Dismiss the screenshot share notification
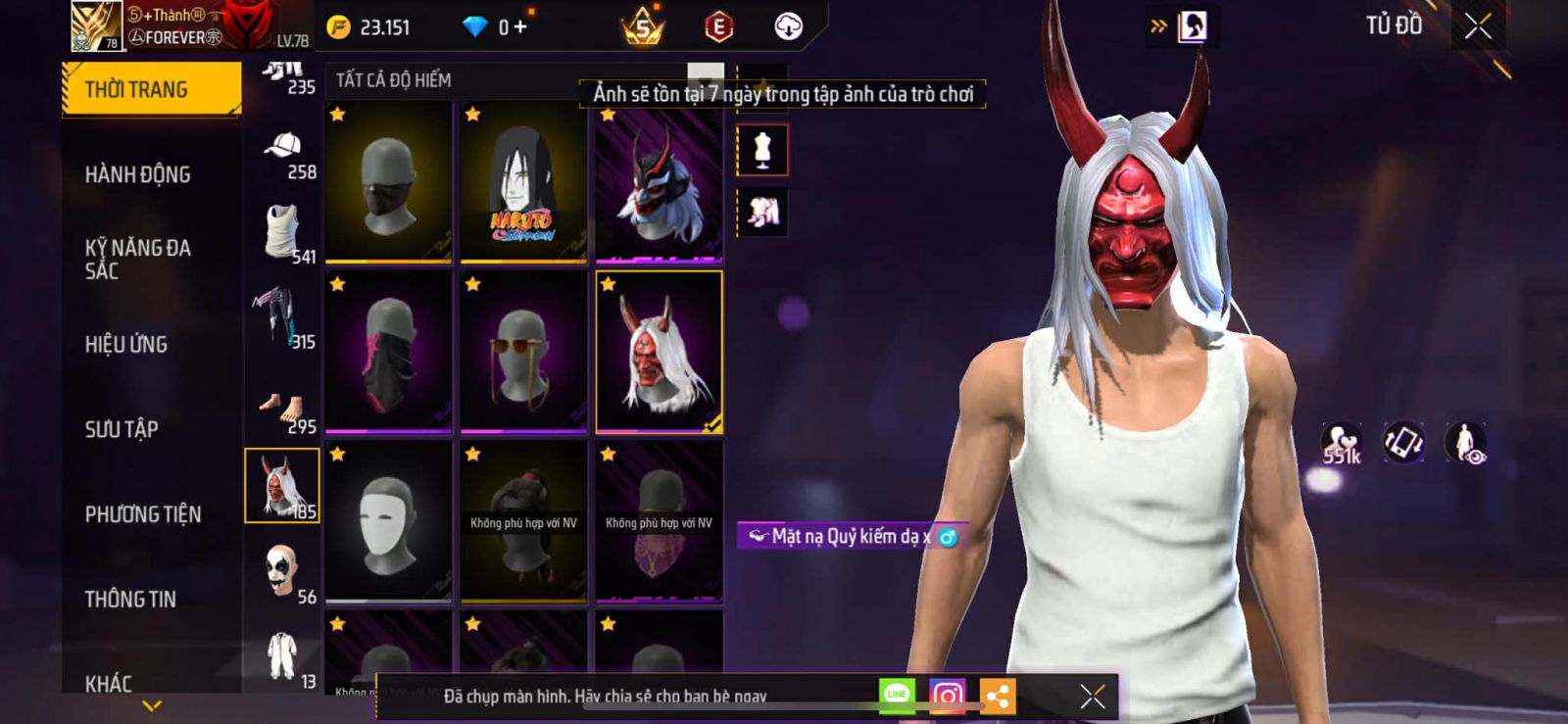This screenshot has height=724, width=1568. pyautogui.click(x=1092, y=696)
